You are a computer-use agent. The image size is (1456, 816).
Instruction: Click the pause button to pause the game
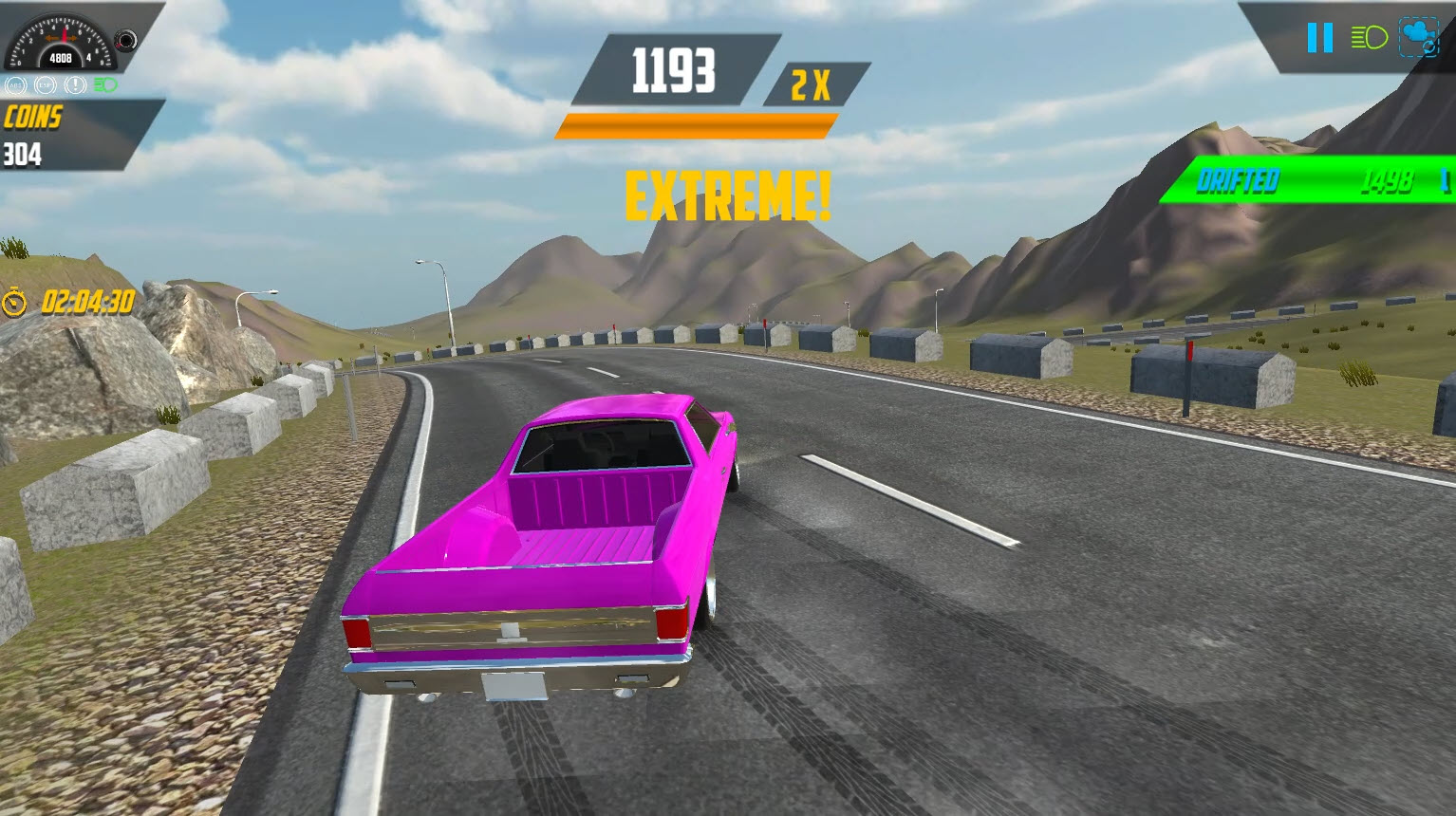[x=1320, y=37]
